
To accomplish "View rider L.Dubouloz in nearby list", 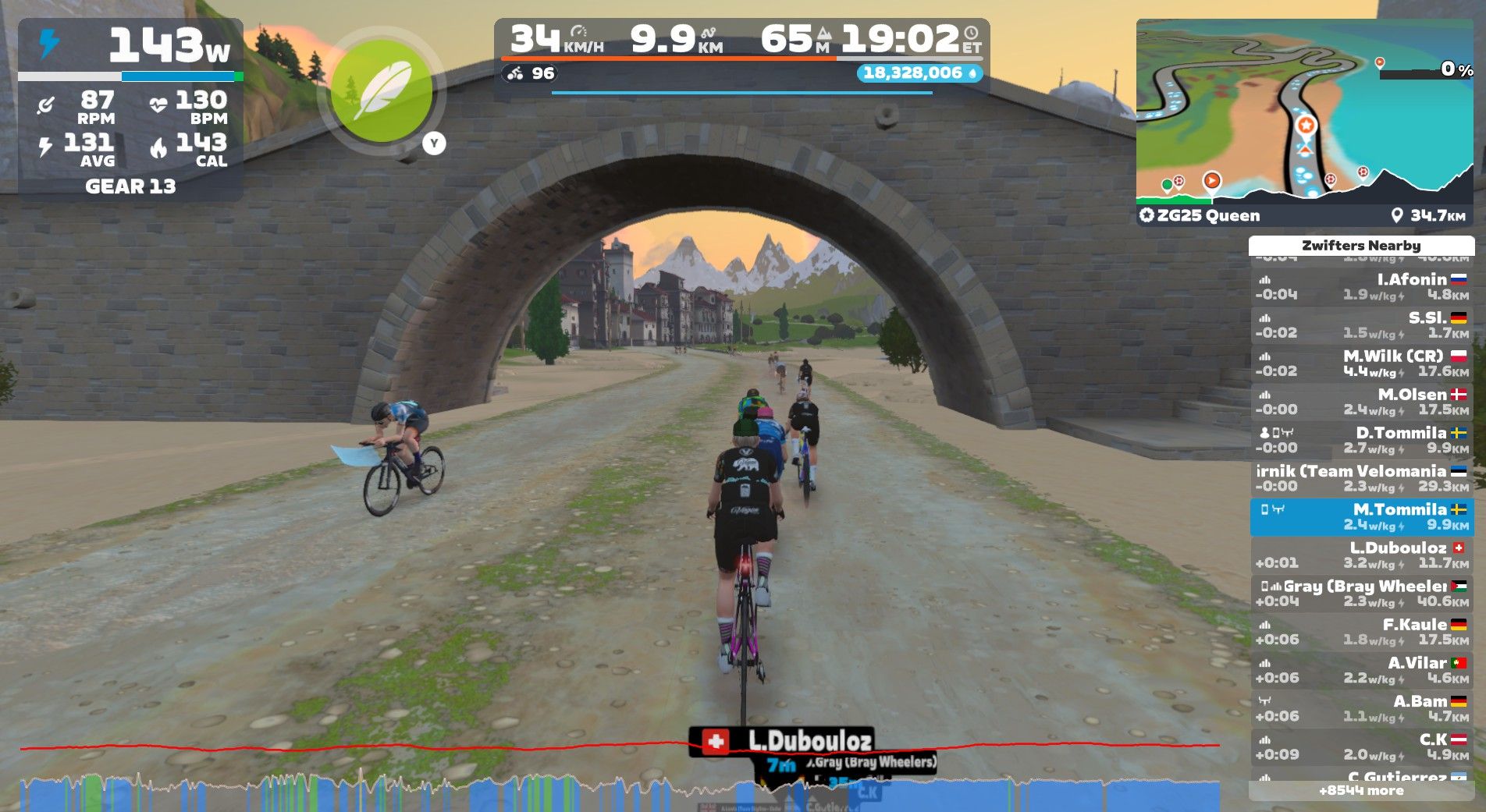I will coord(1361,555).
